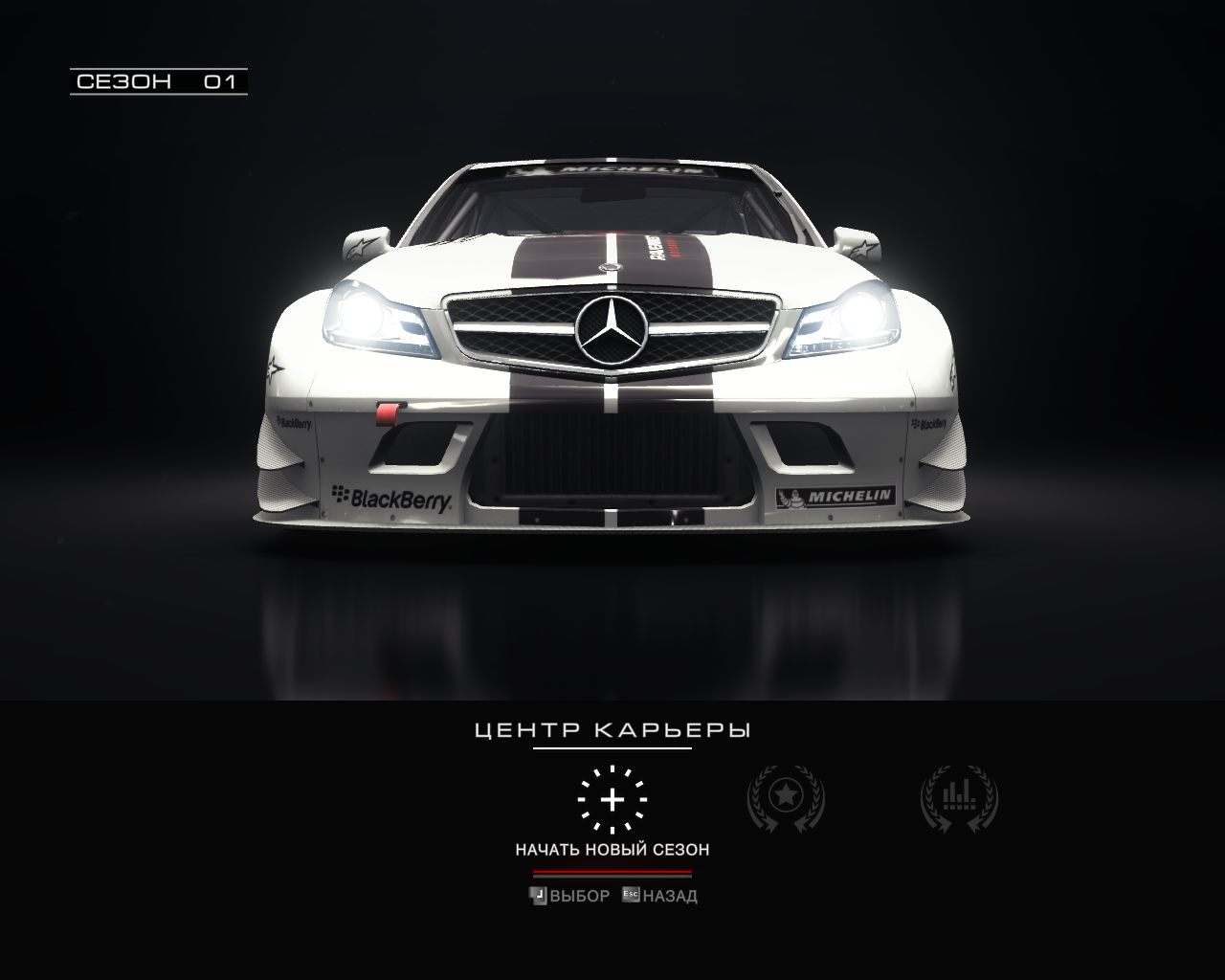This screenshot has width=1225, height=980.
Task: Start a new season with the plus icon
Action: pyautogui.click(x=612, y=799)
